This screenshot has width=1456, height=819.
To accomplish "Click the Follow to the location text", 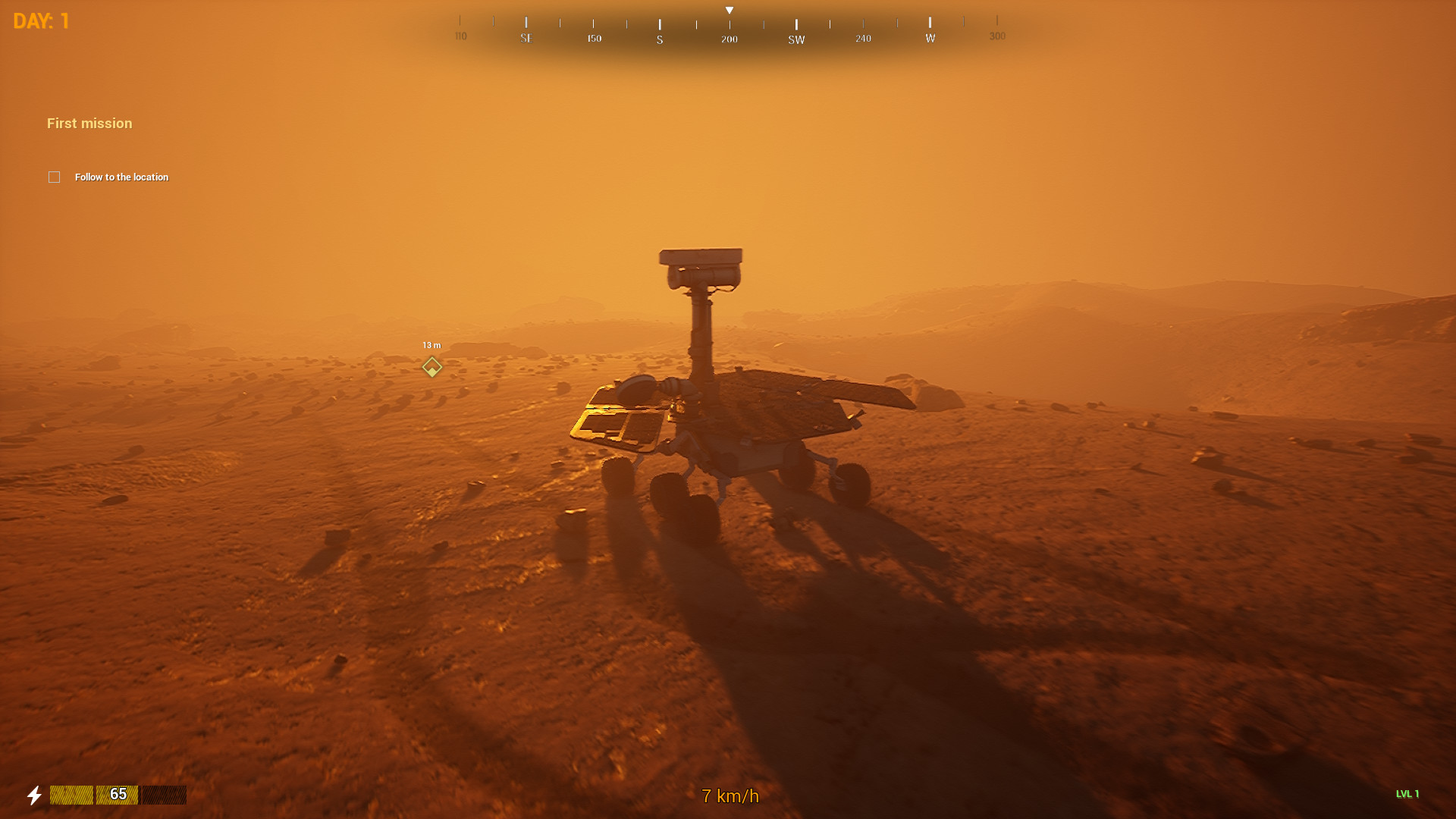I will click(x=121, y=177).
